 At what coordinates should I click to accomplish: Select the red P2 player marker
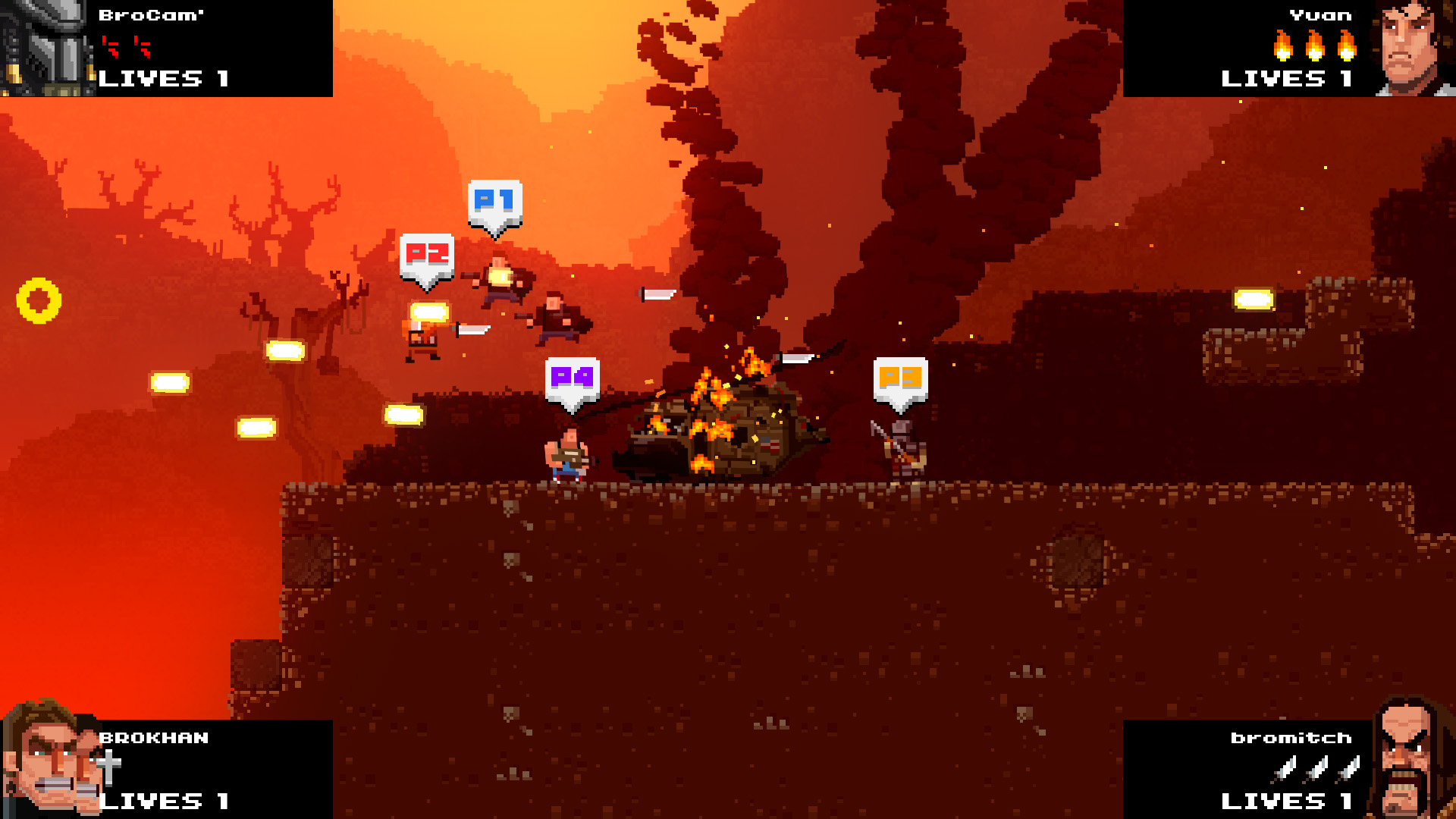[427, 256]
